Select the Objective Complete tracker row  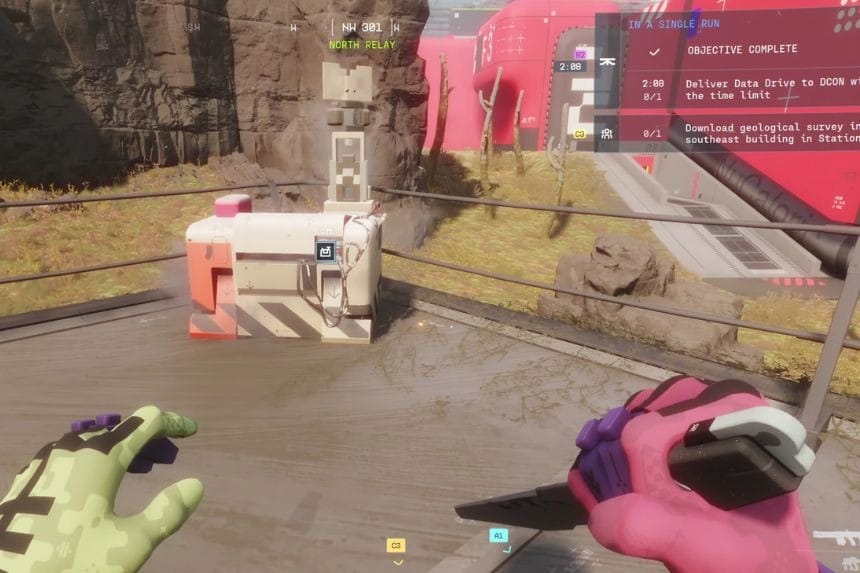click(x=740, y=49)
